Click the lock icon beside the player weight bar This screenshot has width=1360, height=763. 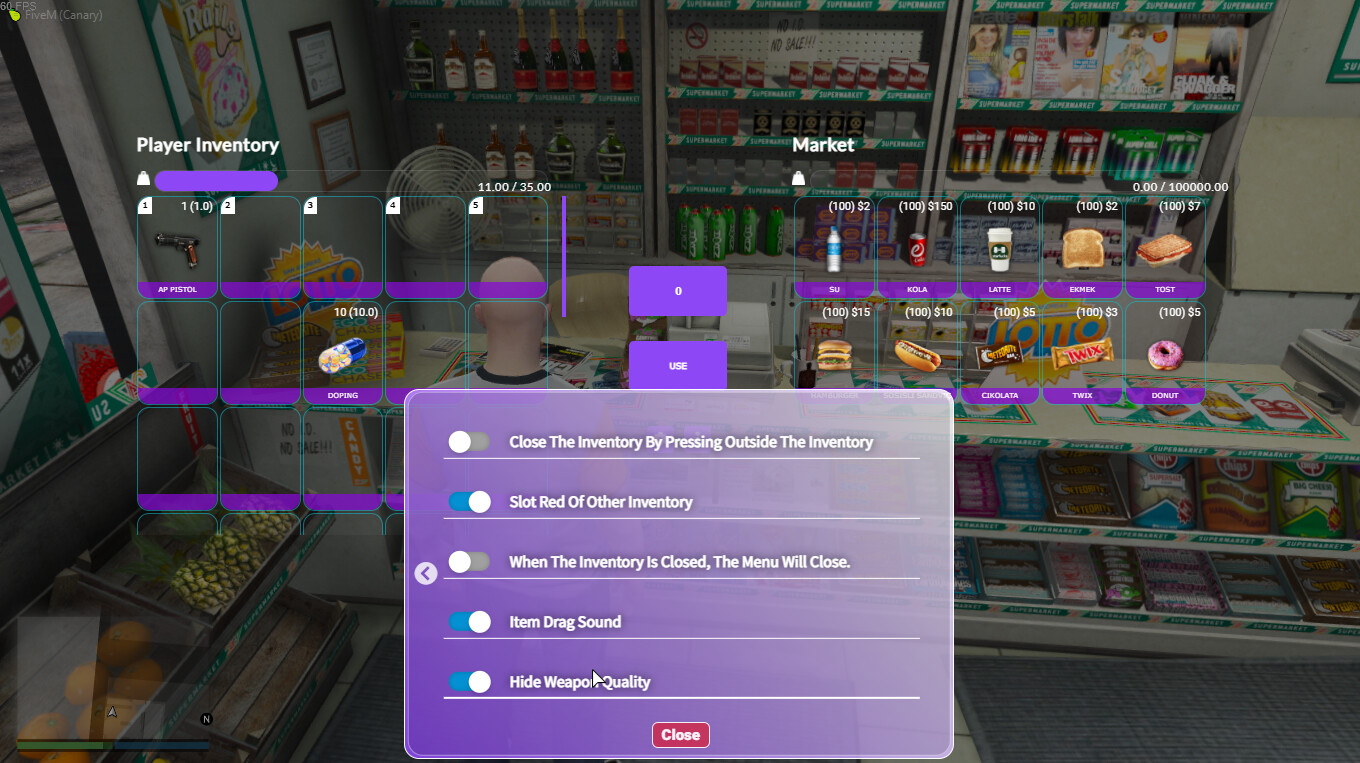(143, 177)
